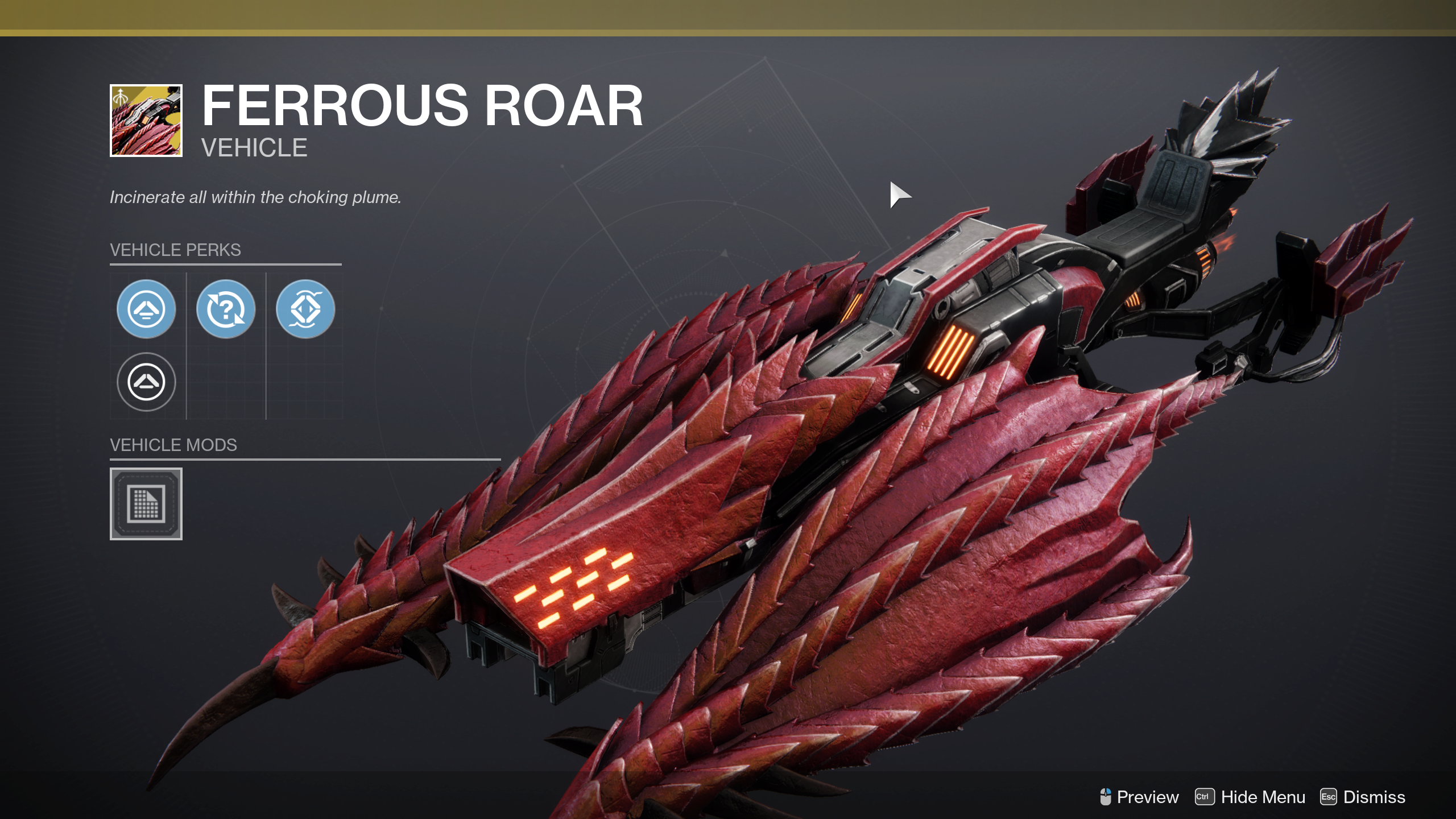
Task: Open the vehicle mod slot
Action: pyautogui.click(x=146, y=504)
